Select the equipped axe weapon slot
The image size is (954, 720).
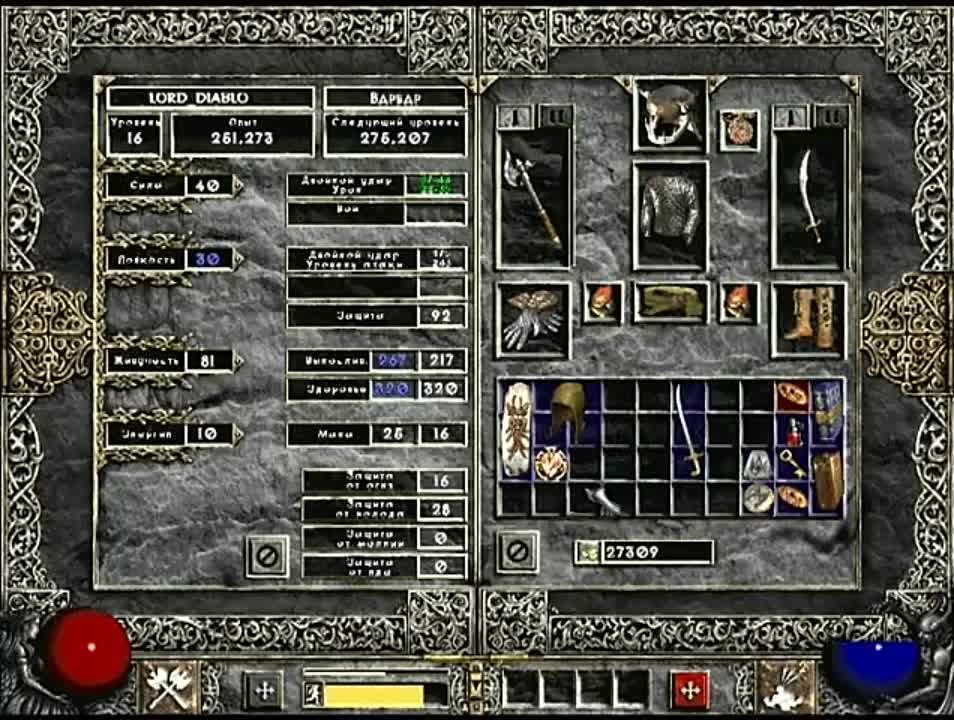click(x=535, y=198)
